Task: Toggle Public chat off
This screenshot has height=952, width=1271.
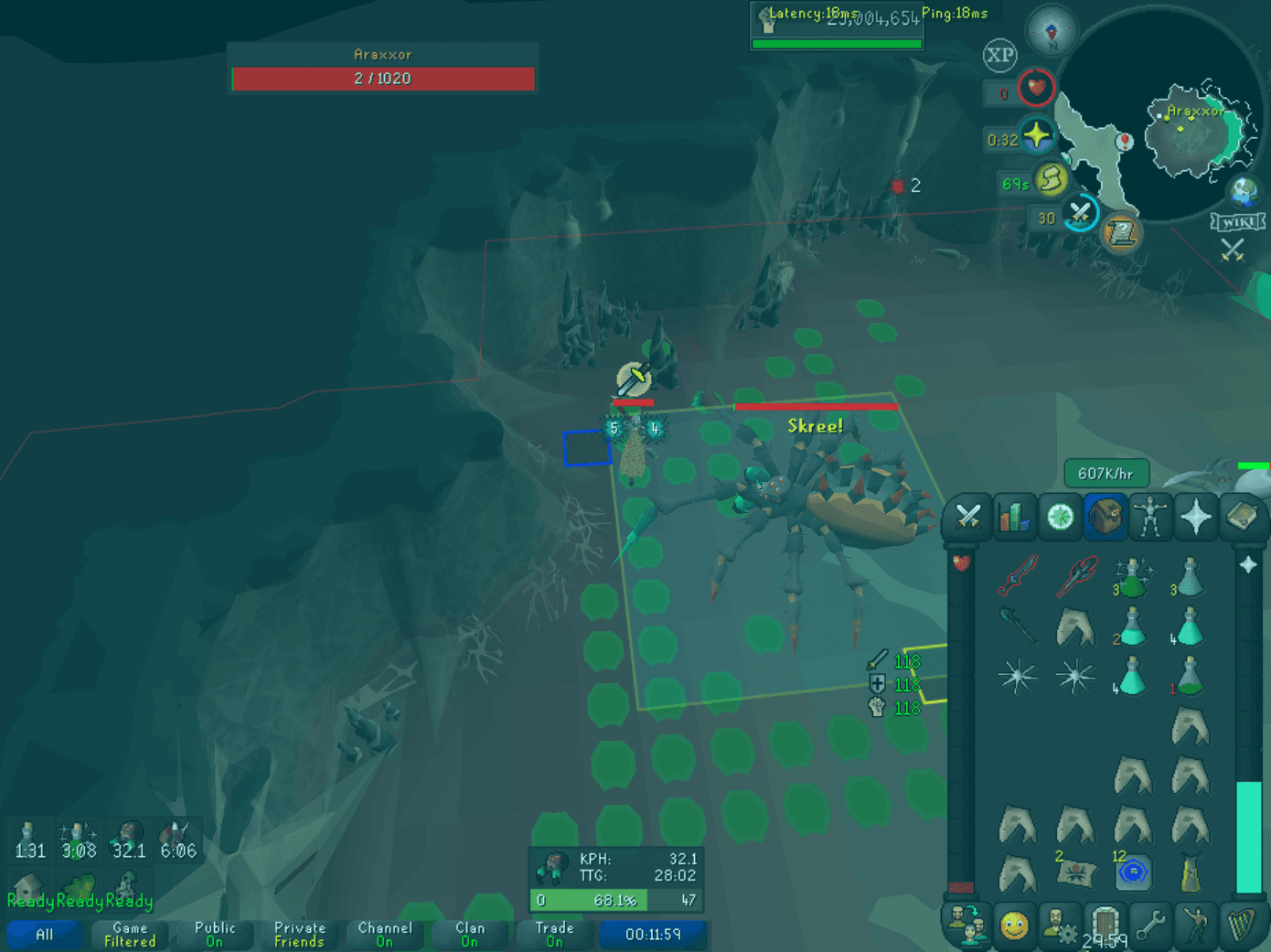Action: [x=214, y=935]
